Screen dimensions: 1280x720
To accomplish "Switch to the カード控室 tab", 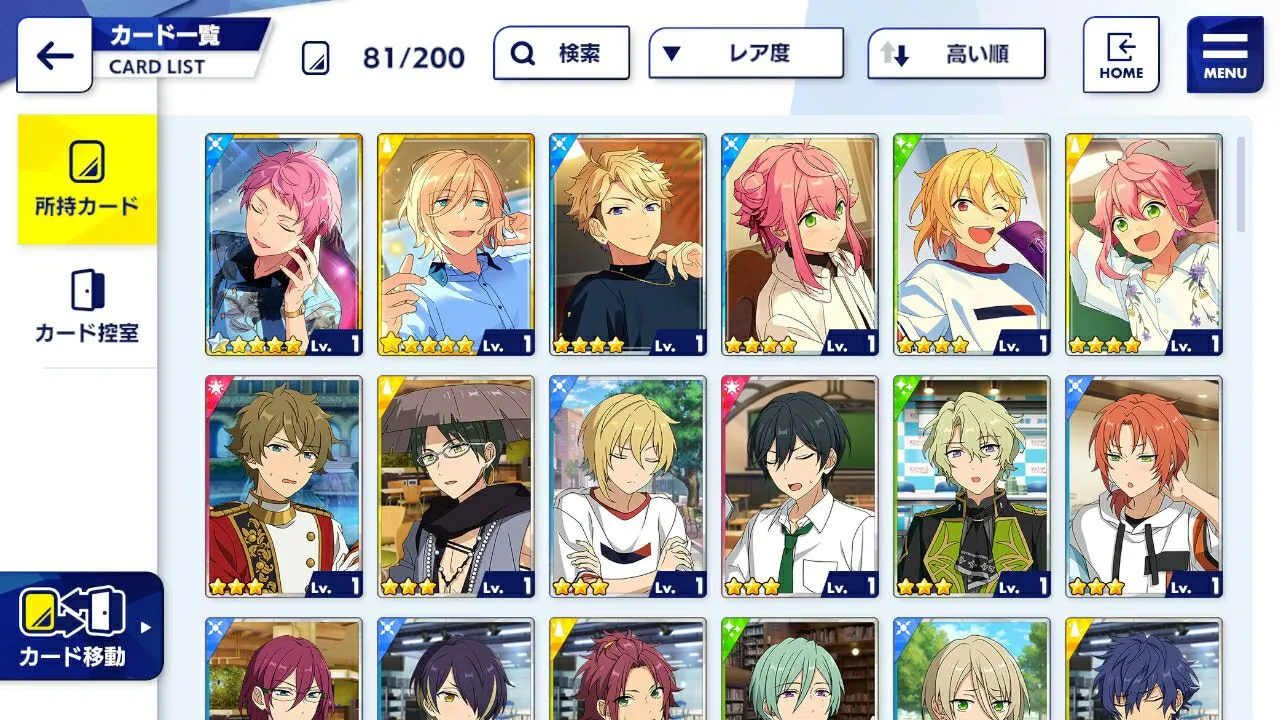I will [x=87, y=307].
